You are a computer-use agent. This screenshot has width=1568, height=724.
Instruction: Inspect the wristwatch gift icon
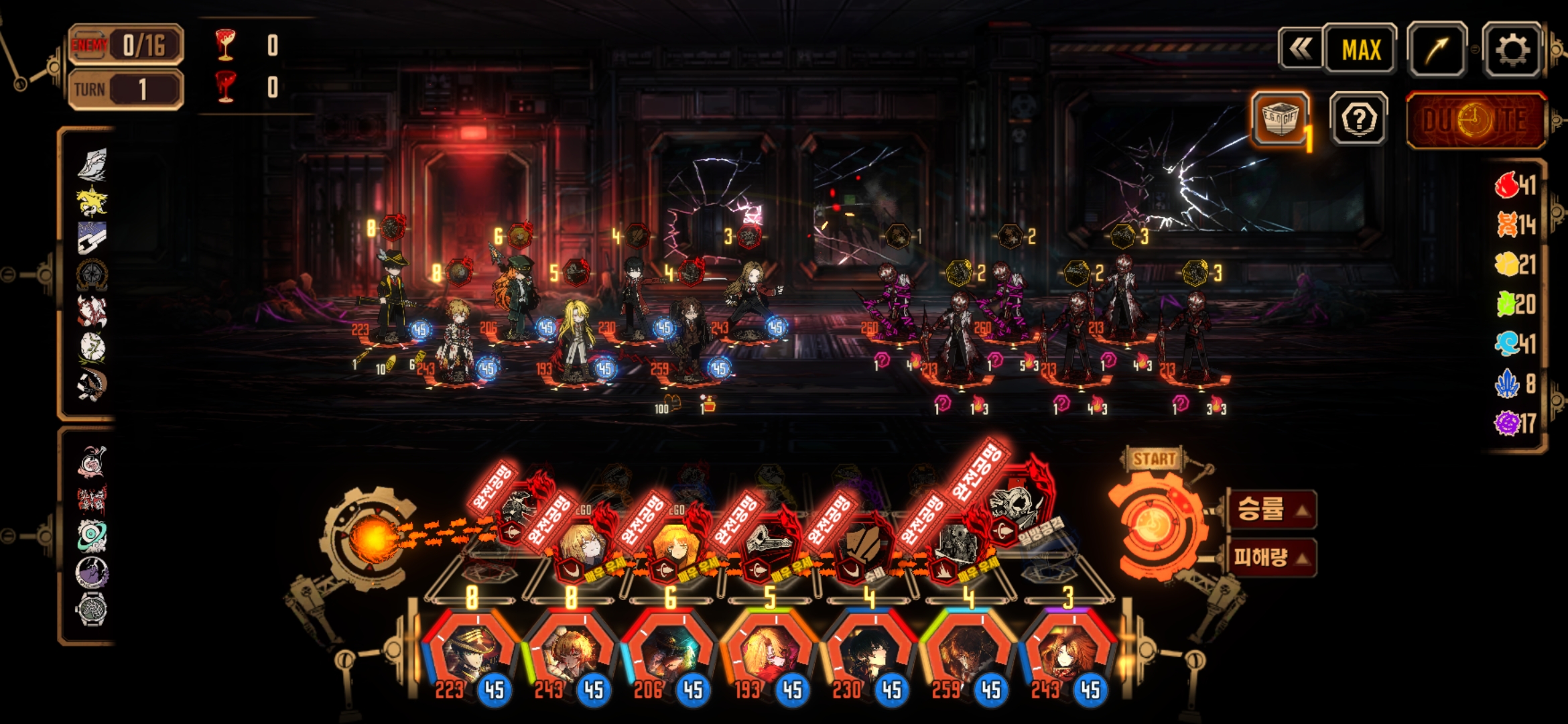pos(92,609)
